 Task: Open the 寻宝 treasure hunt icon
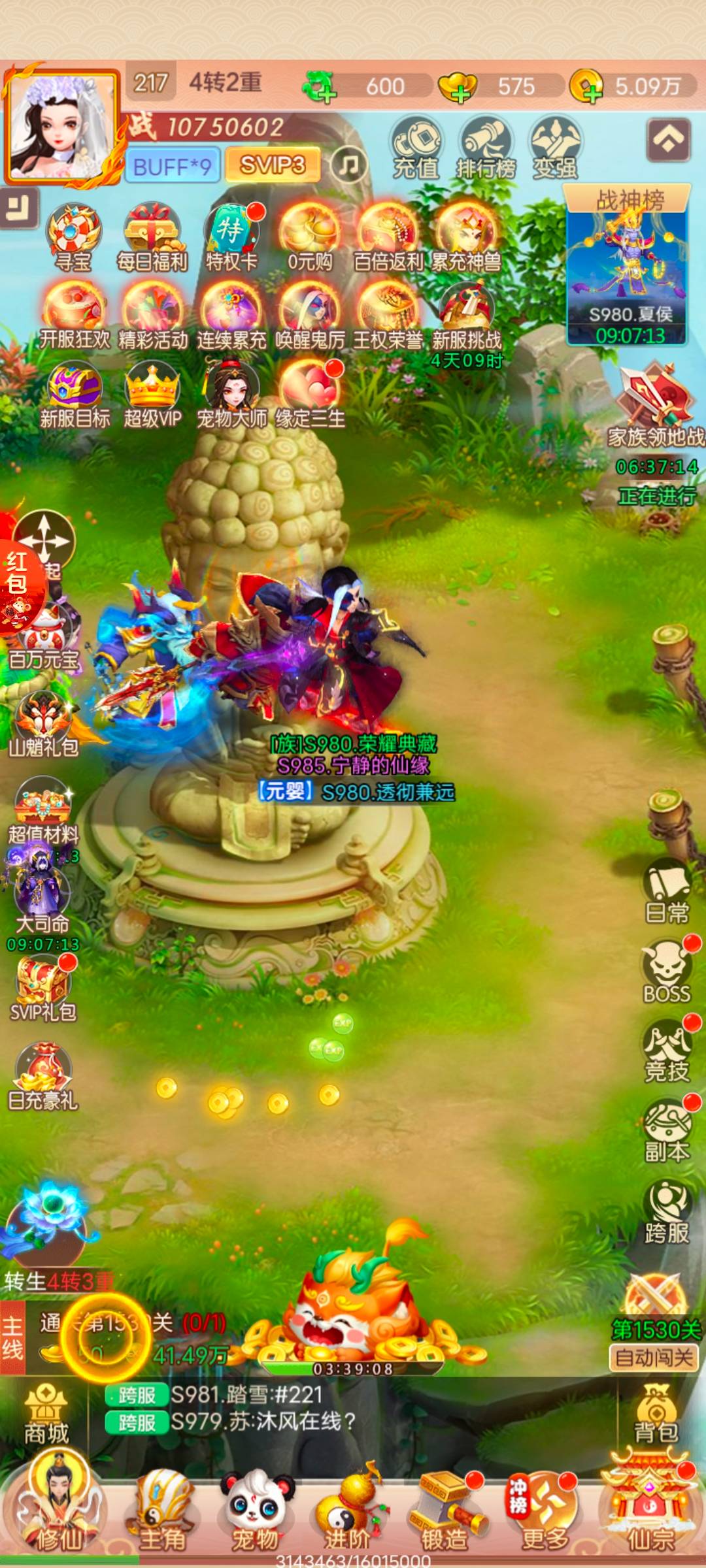(x=73, y=238)
